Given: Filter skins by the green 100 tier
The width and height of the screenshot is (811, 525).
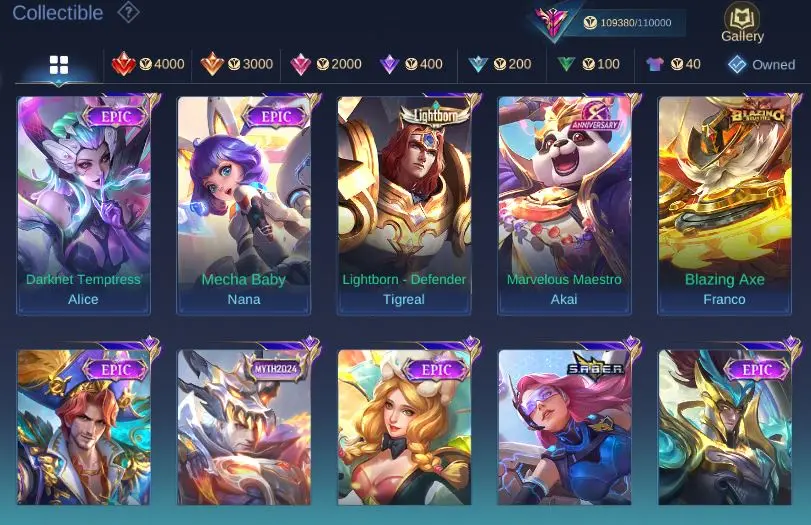Looking at the screenshot, I should coord(588,64).
